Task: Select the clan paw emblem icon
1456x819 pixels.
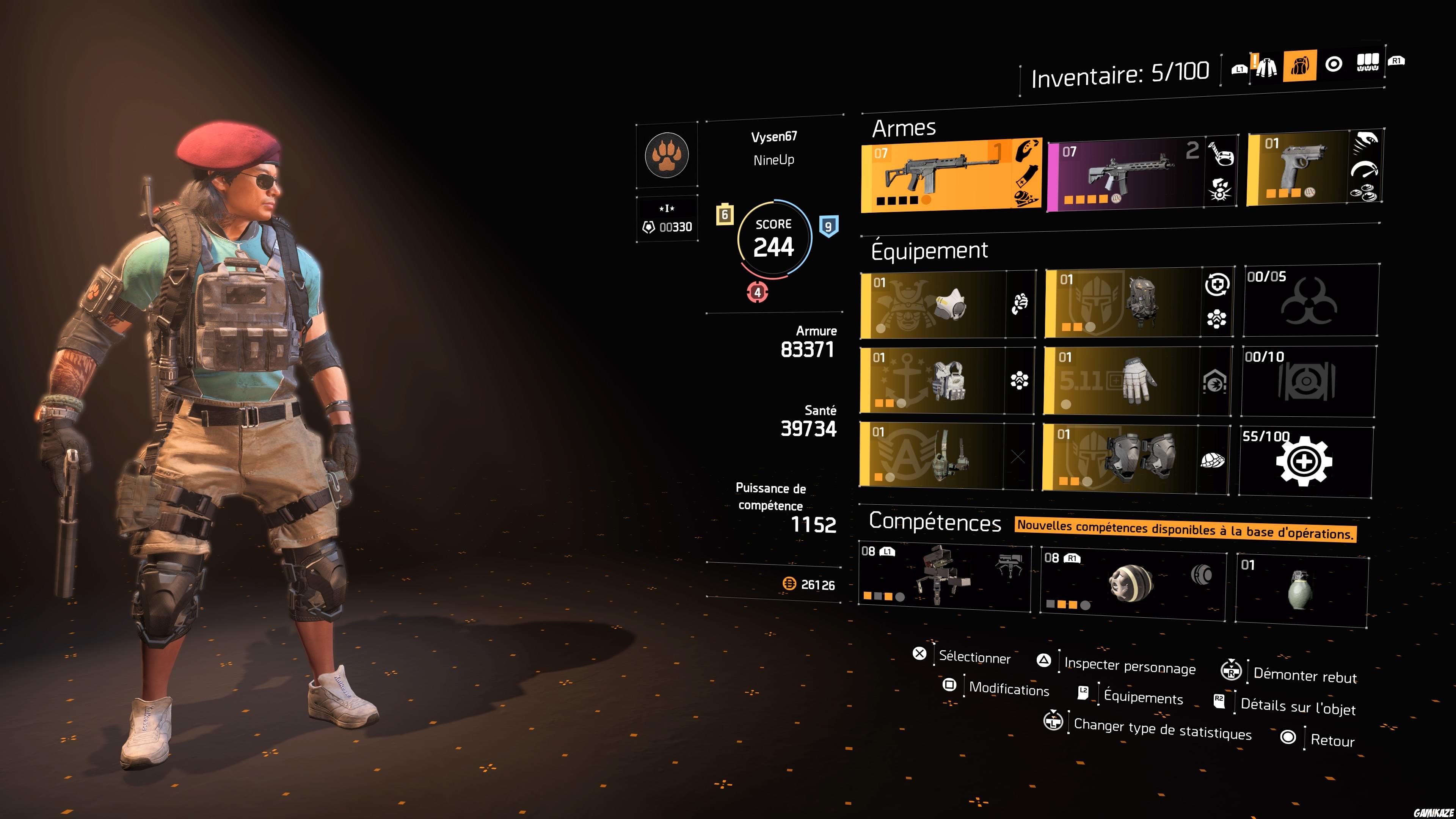Action: coord(667,157)
